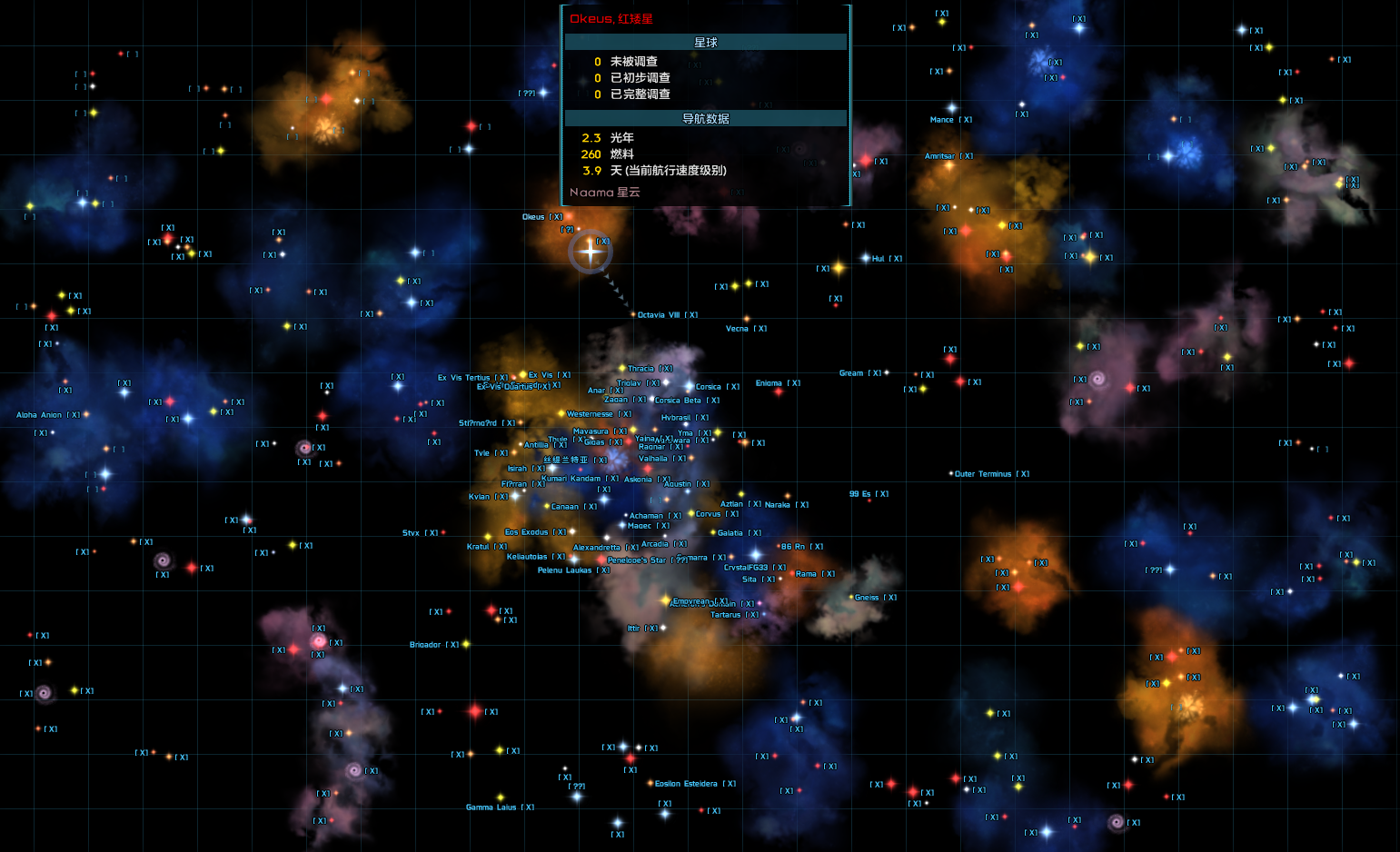This screenshot has height=852, width=1400.
Task: Click the orange star marker next to Valhalla
Action: coord(691,457)
